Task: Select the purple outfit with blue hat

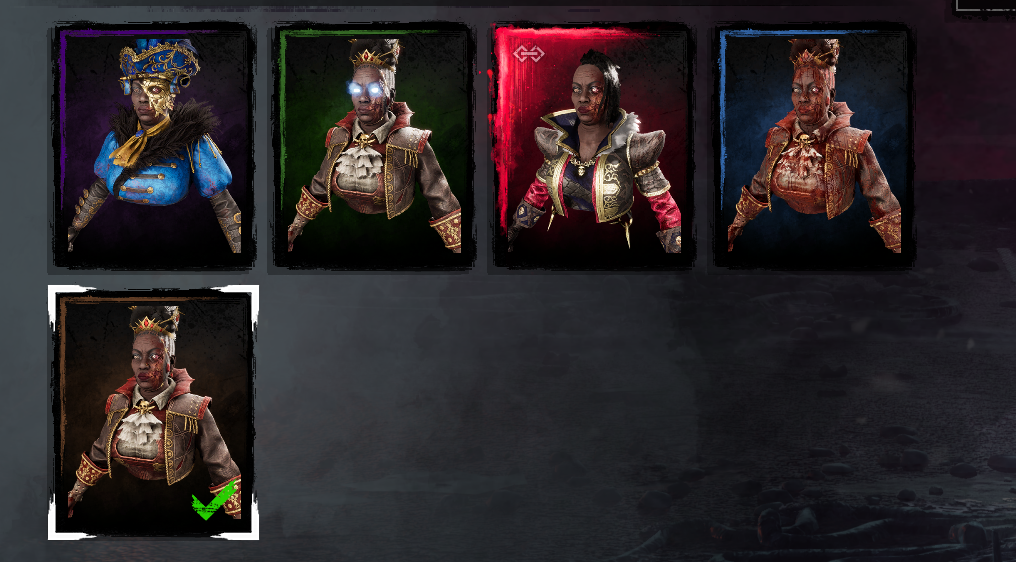Action: [153, 146]
